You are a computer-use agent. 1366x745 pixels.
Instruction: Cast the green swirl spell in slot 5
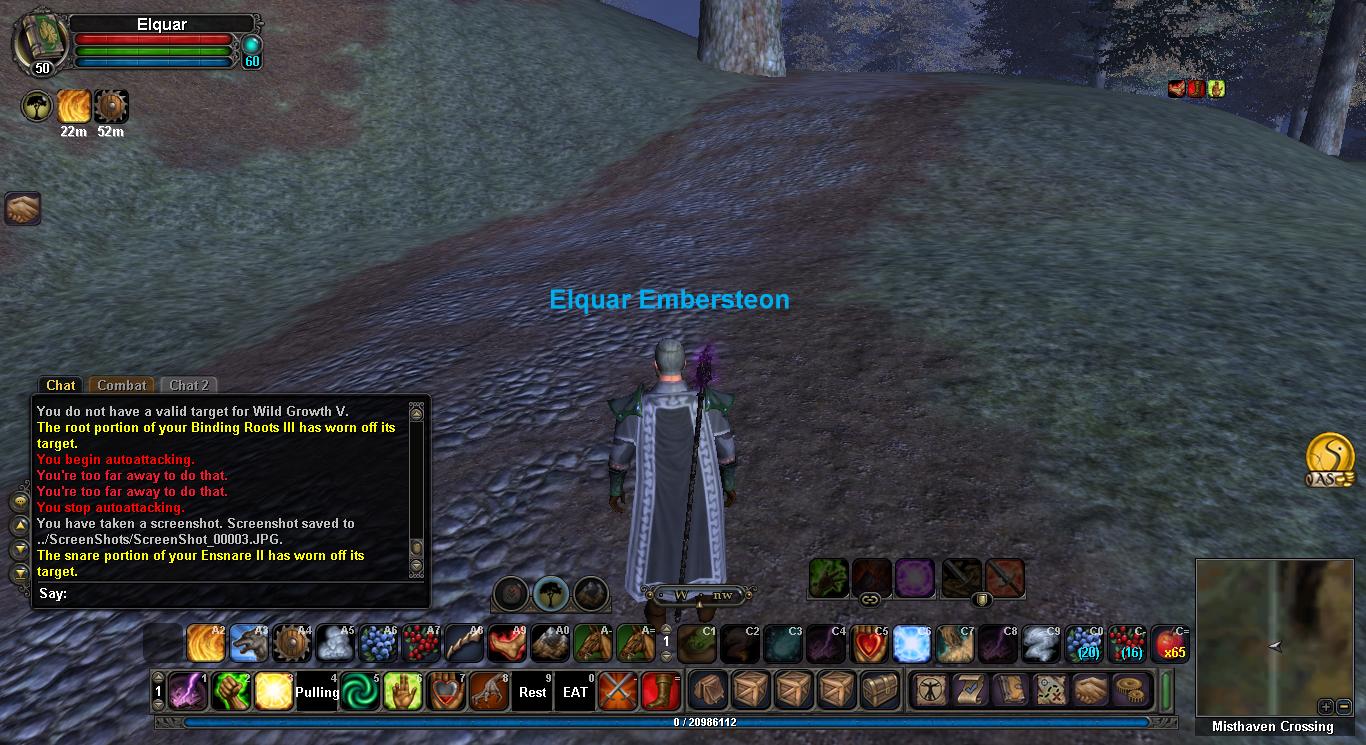(360, 691)
